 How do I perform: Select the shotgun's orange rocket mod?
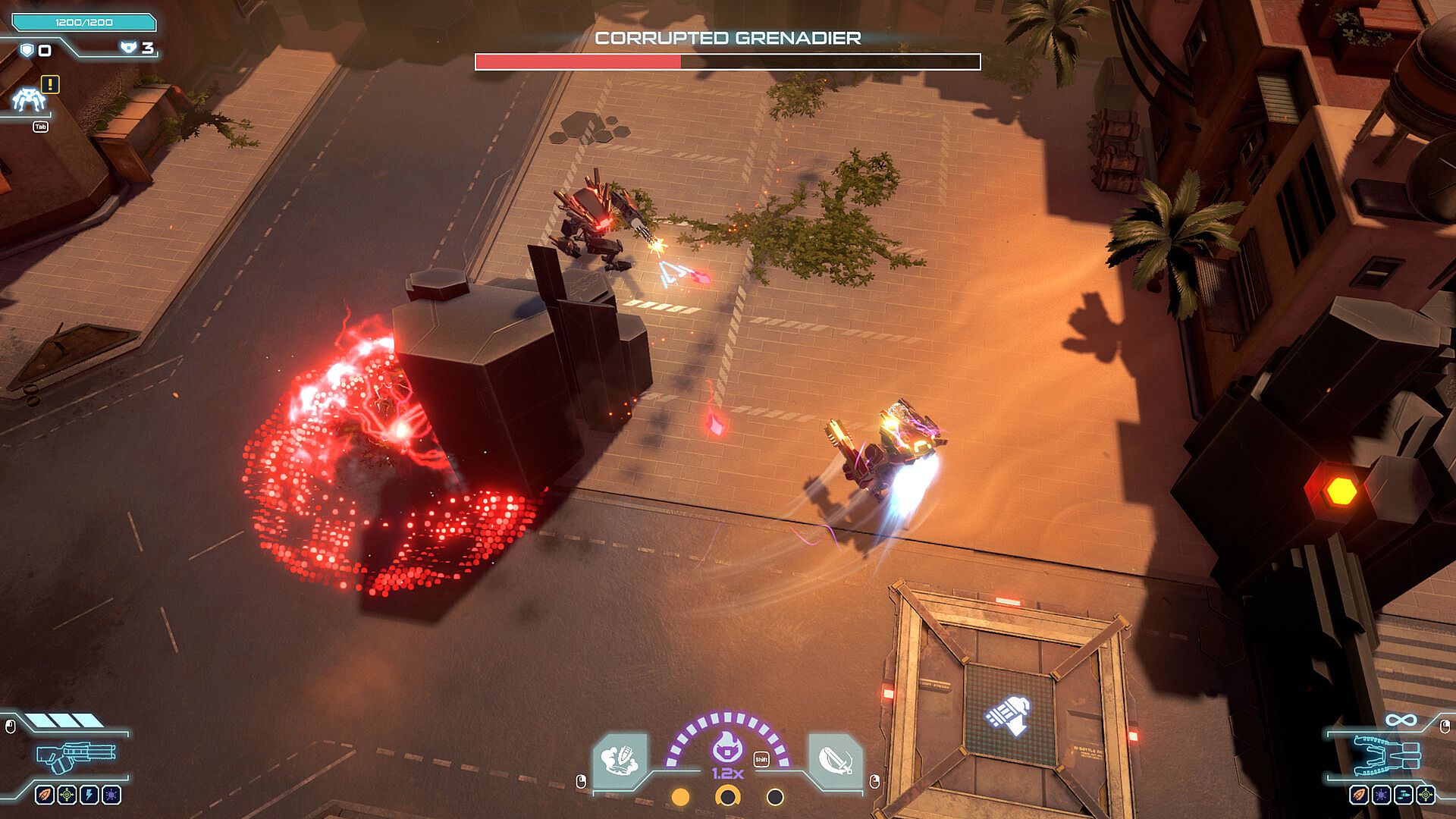45,795
